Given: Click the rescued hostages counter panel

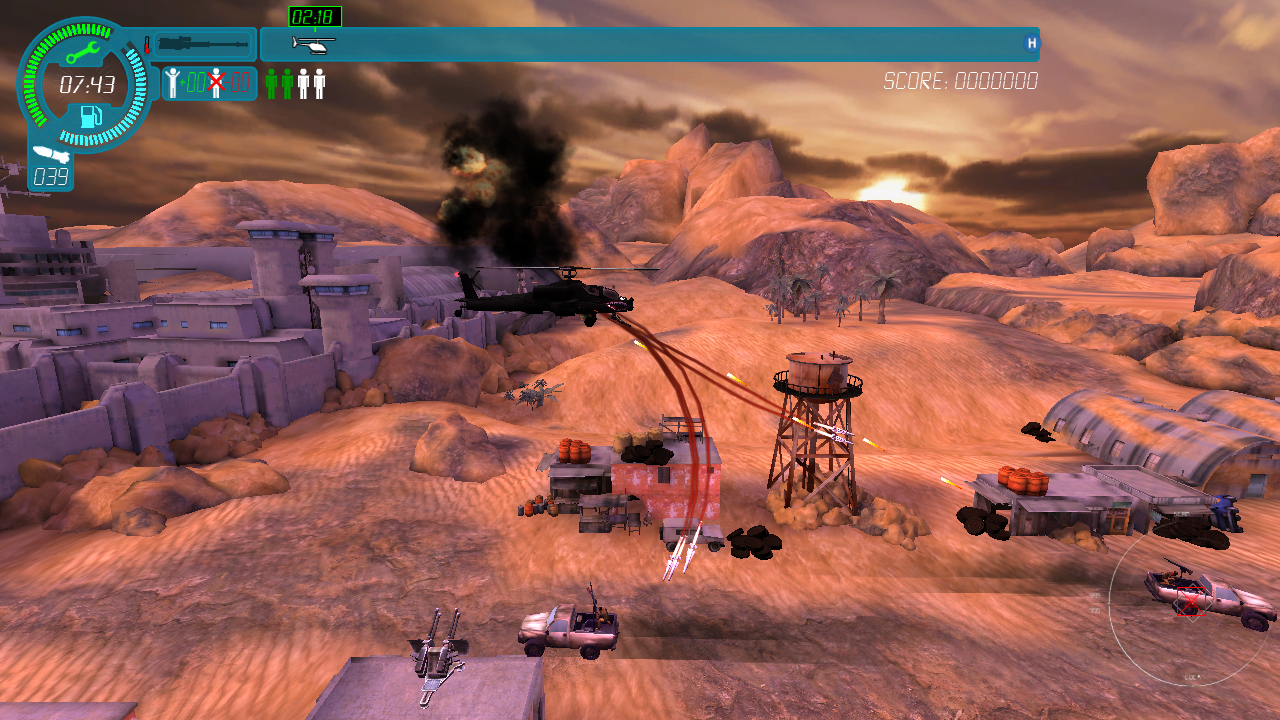Looking at the screenshot, I should click(x=209, y=83).
